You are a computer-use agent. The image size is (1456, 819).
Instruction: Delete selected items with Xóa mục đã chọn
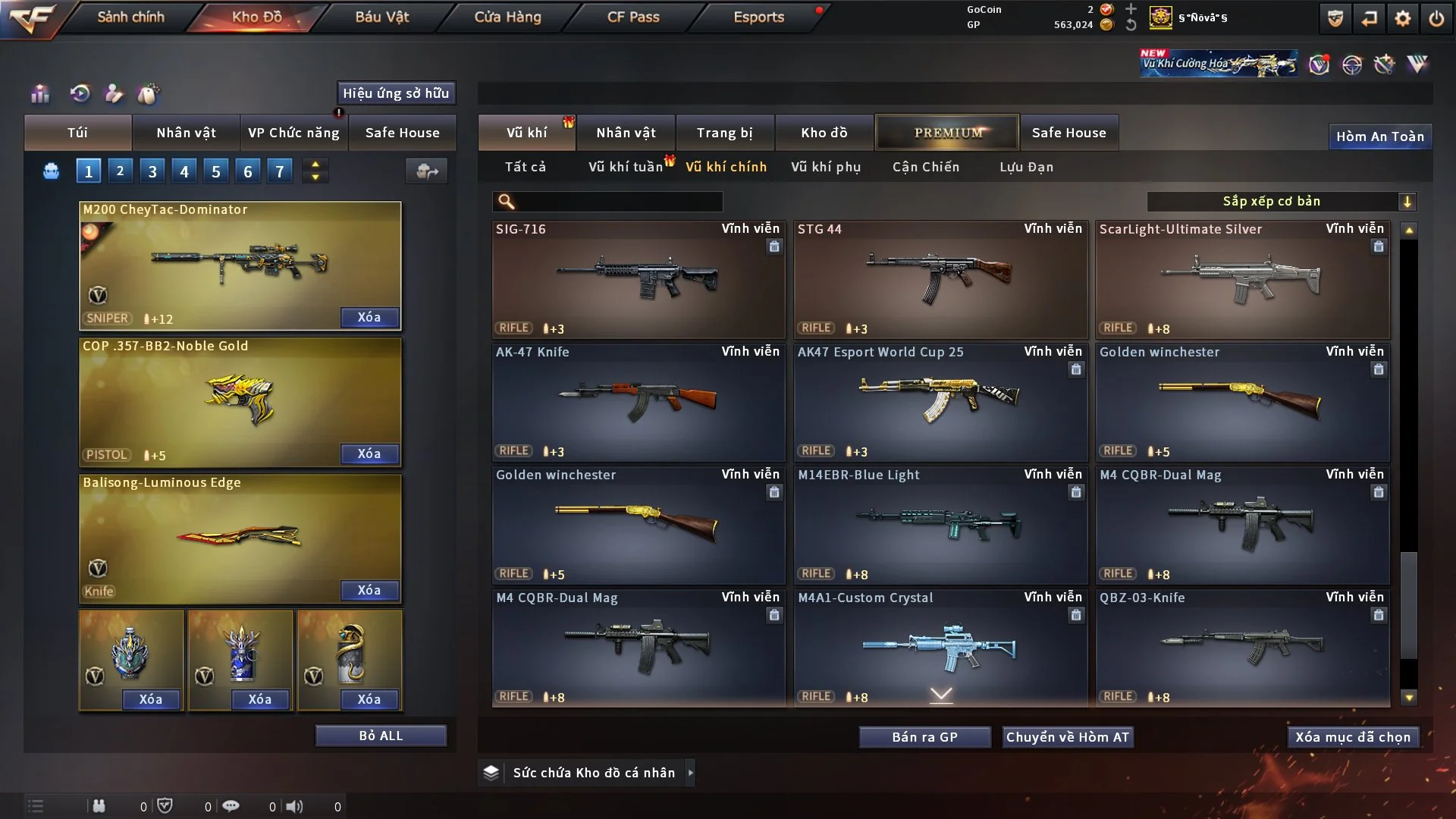click(1353, 737)
